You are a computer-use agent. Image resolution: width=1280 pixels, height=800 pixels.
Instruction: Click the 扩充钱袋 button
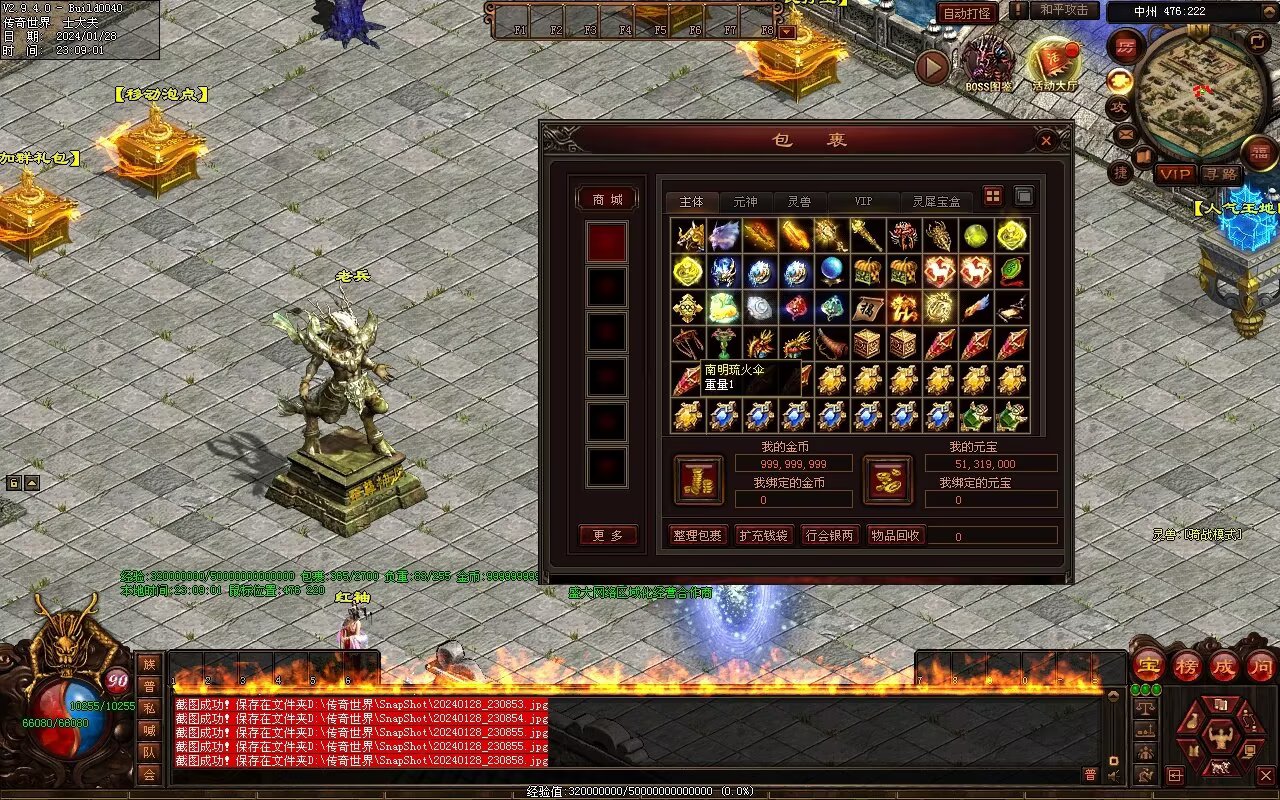tap(763, 535)
